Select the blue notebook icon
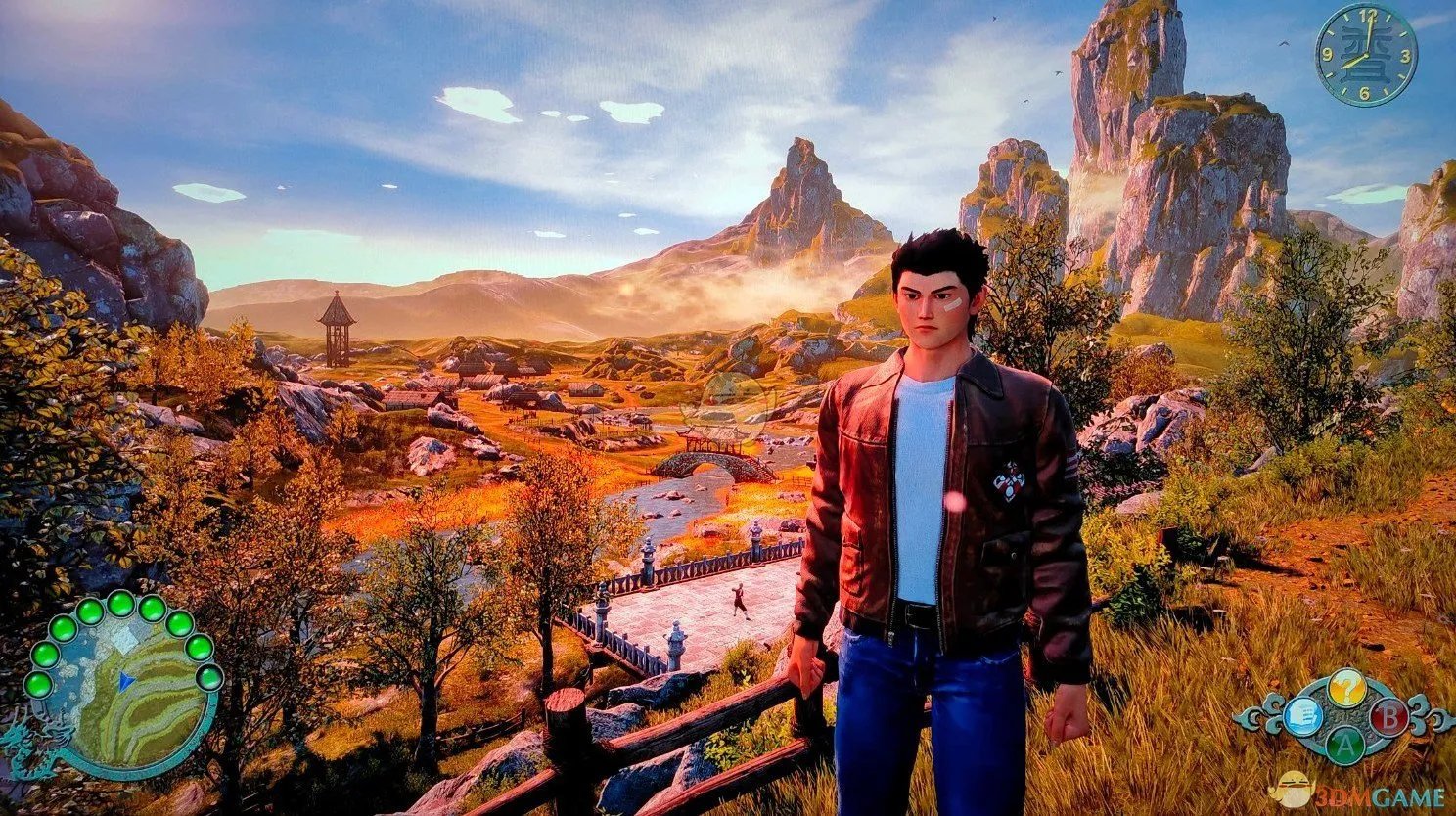1456x816 pixels. tap(1304, 716)
